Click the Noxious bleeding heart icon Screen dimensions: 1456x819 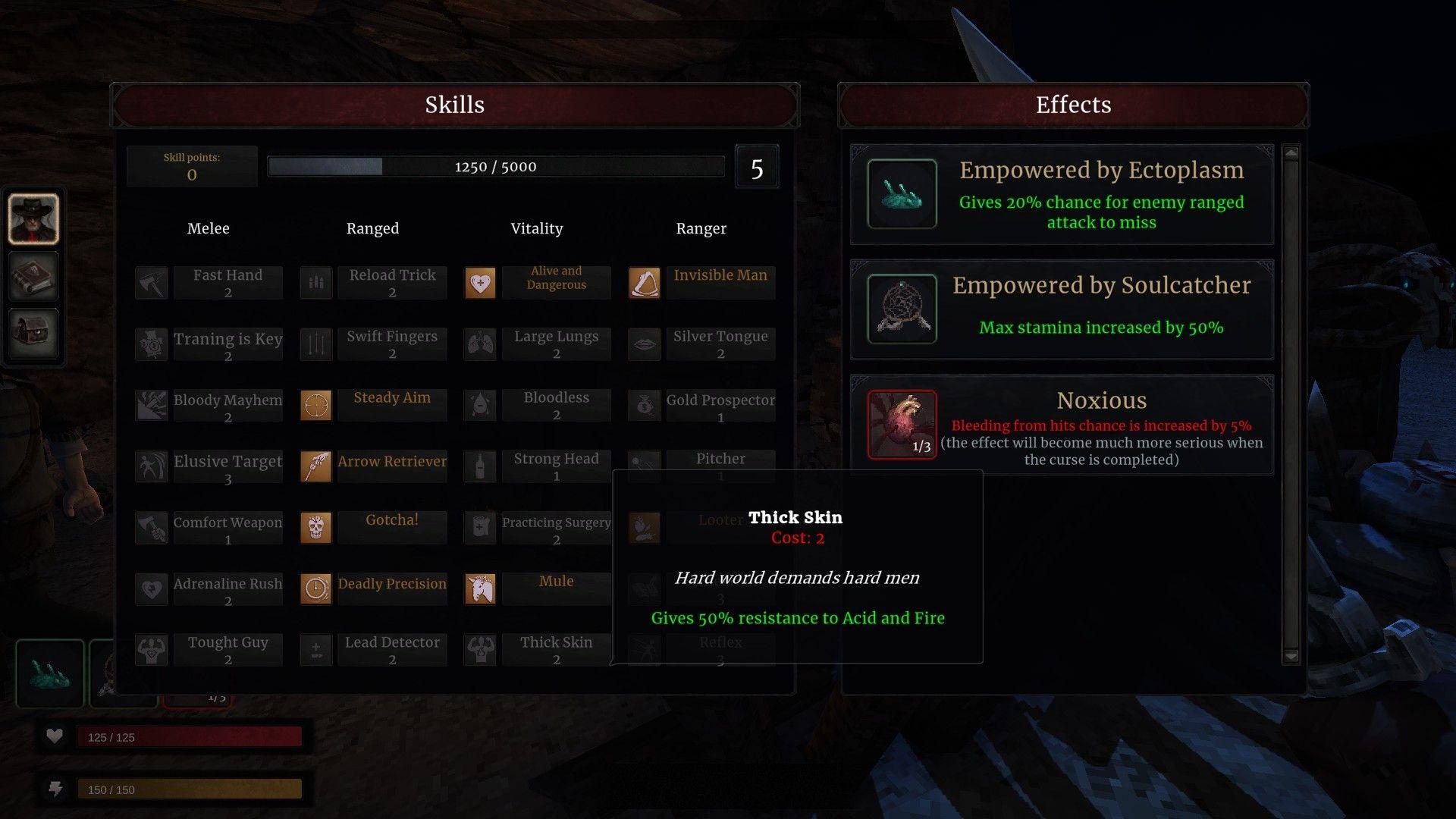click(902, 425)
